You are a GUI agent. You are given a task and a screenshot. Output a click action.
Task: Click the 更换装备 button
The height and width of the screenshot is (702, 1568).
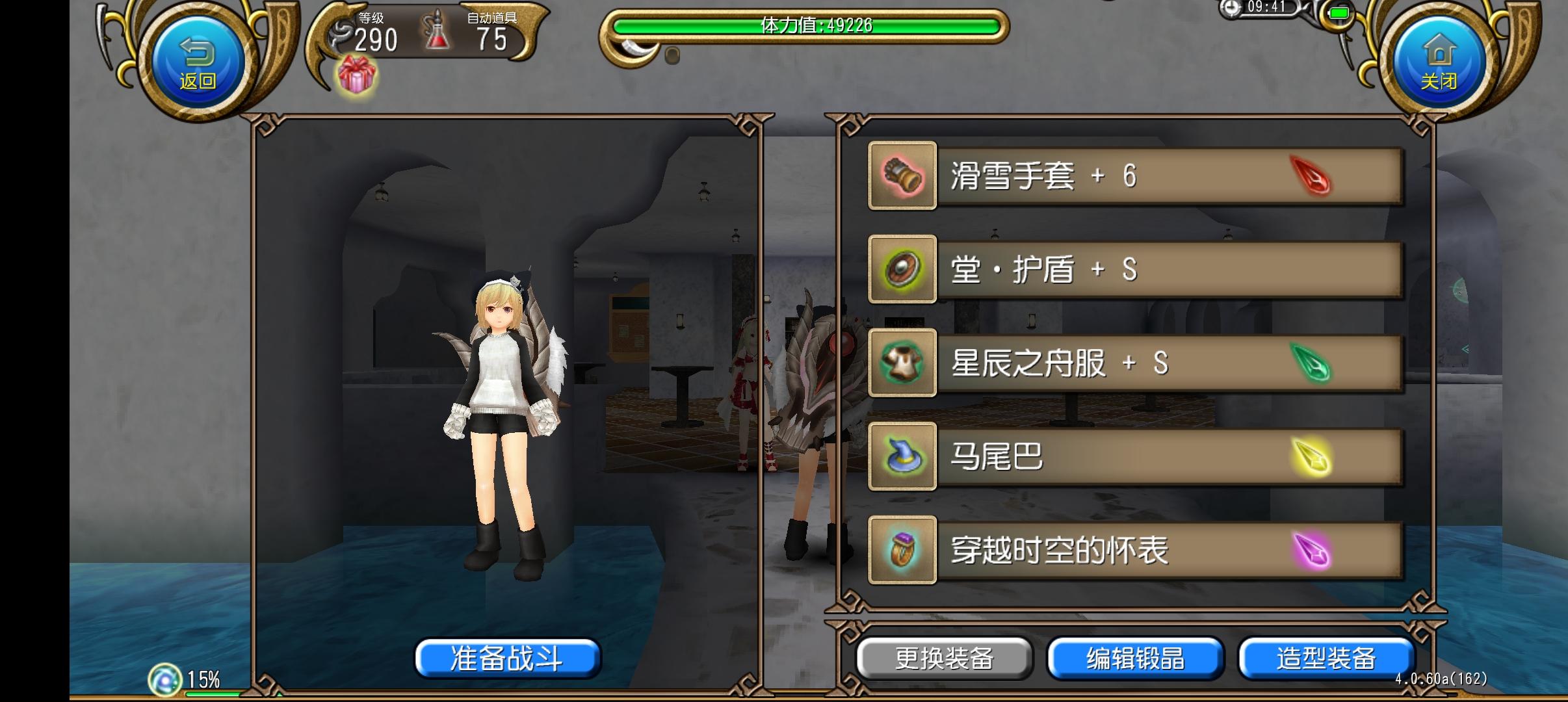tap(946, 658)
